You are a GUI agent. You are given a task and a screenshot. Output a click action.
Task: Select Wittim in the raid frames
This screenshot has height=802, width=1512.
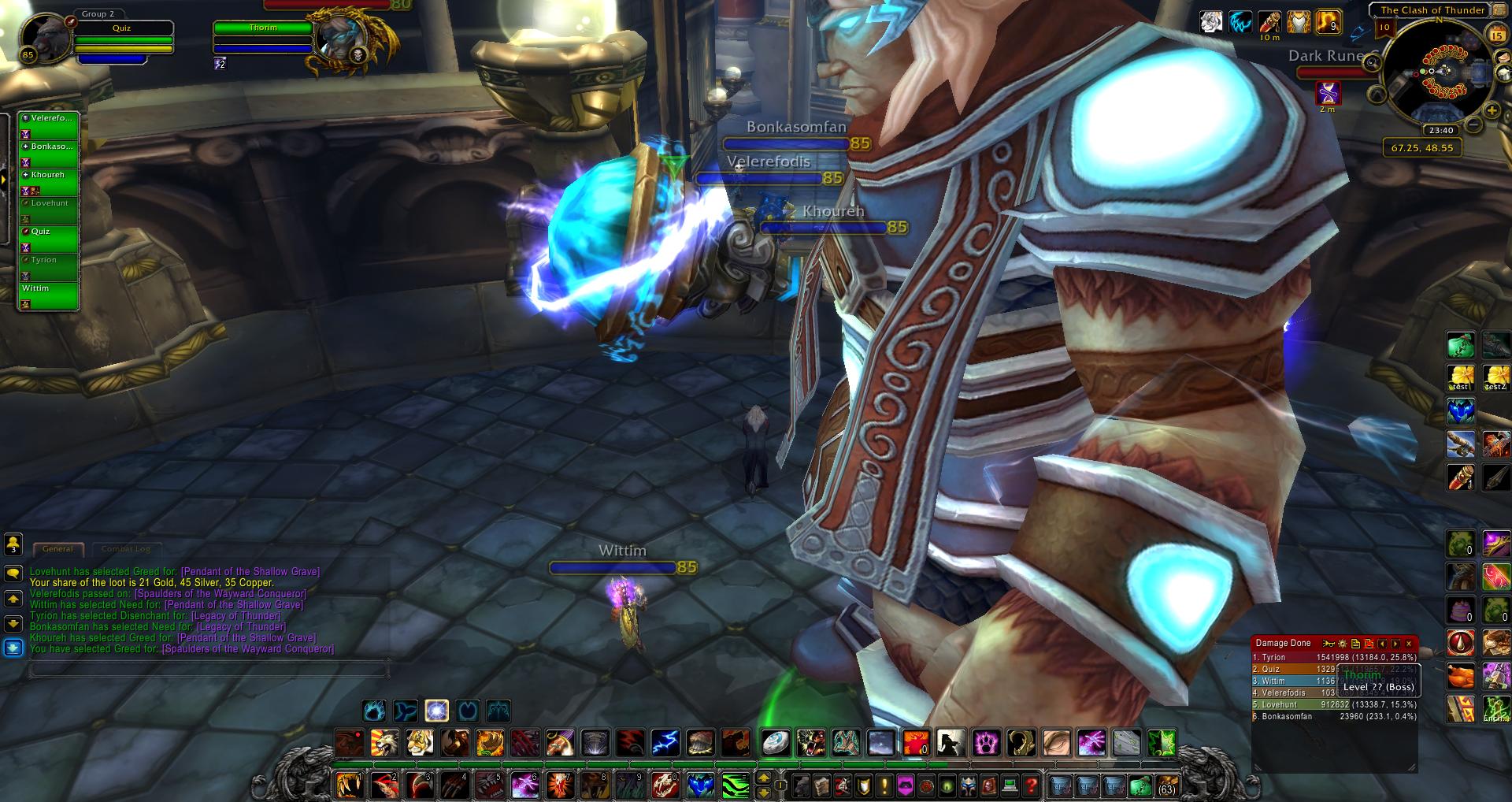(49, 295)
